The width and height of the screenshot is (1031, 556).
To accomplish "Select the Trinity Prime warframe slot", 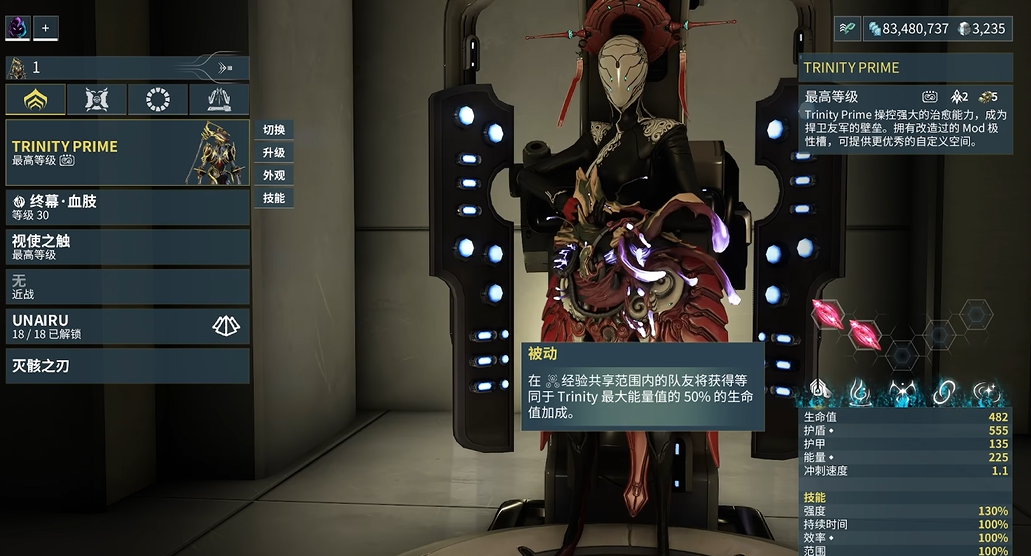I will click(127, 153).
